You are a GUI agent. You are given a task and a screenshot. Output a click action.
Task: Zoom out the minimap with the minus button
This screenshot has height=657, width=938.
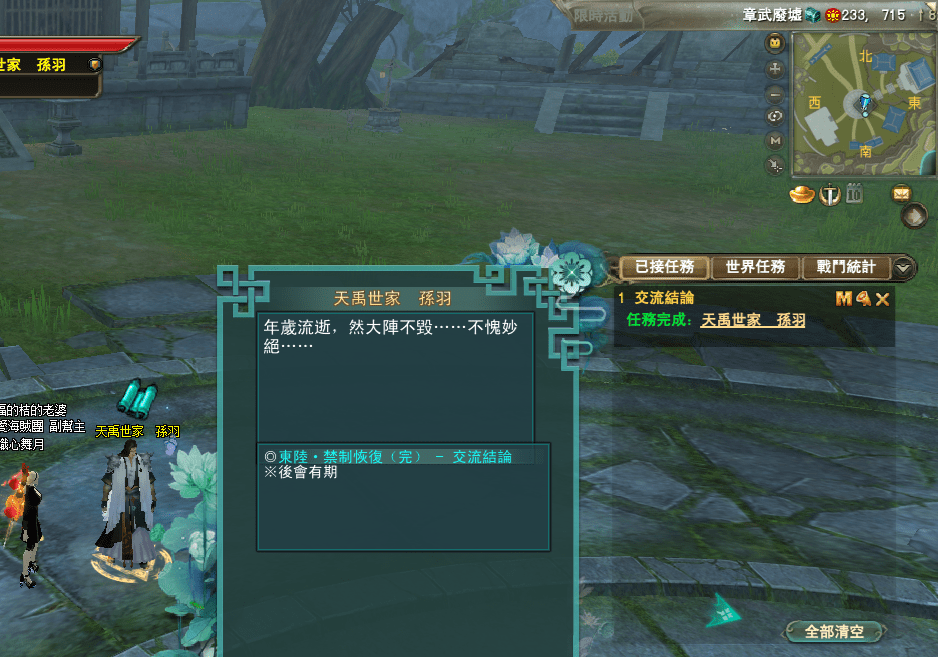[x=775, y=93]
